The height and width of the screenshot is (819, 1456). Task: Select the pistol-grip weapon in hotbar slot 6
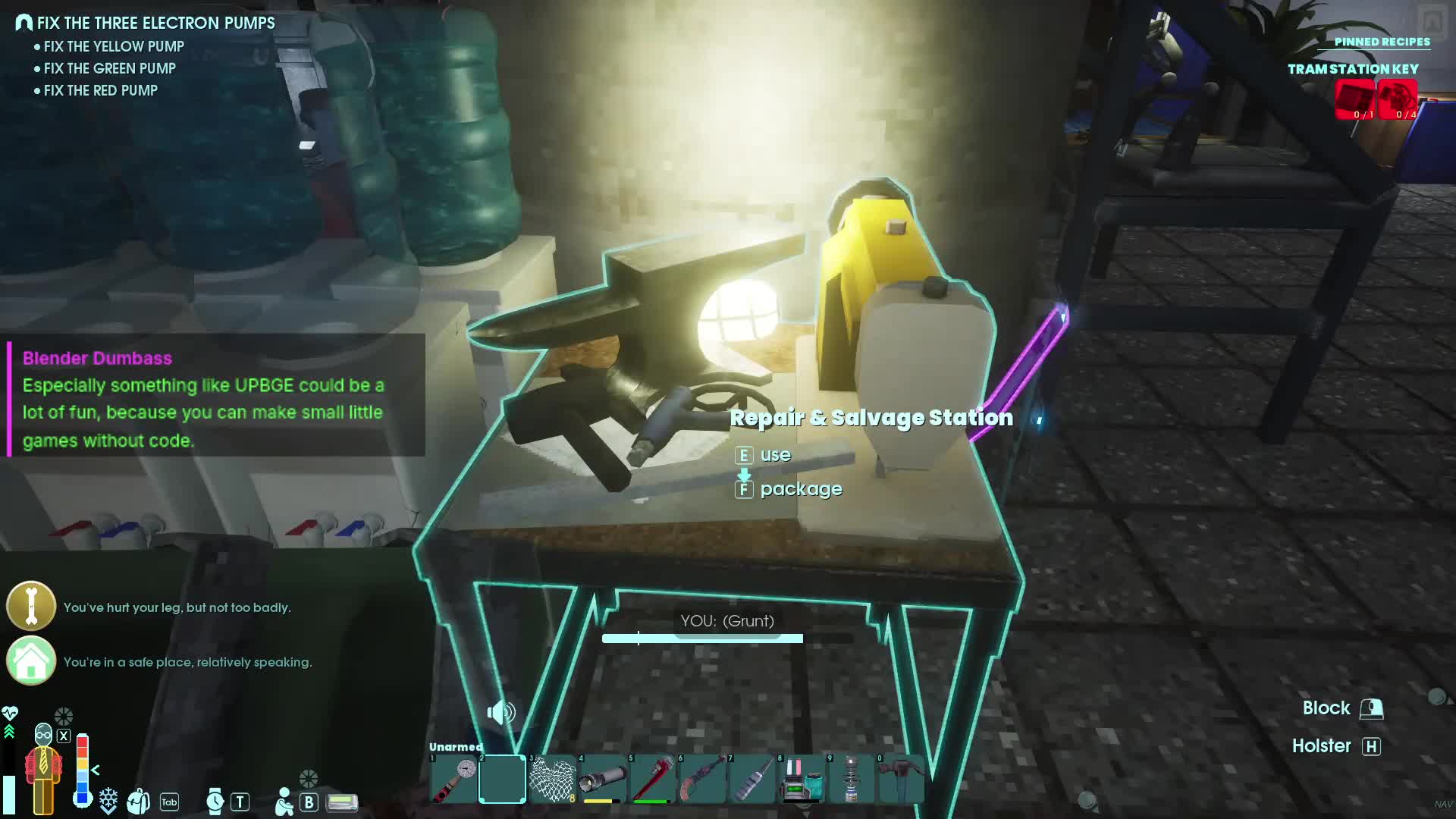click(x=702, y=779)
